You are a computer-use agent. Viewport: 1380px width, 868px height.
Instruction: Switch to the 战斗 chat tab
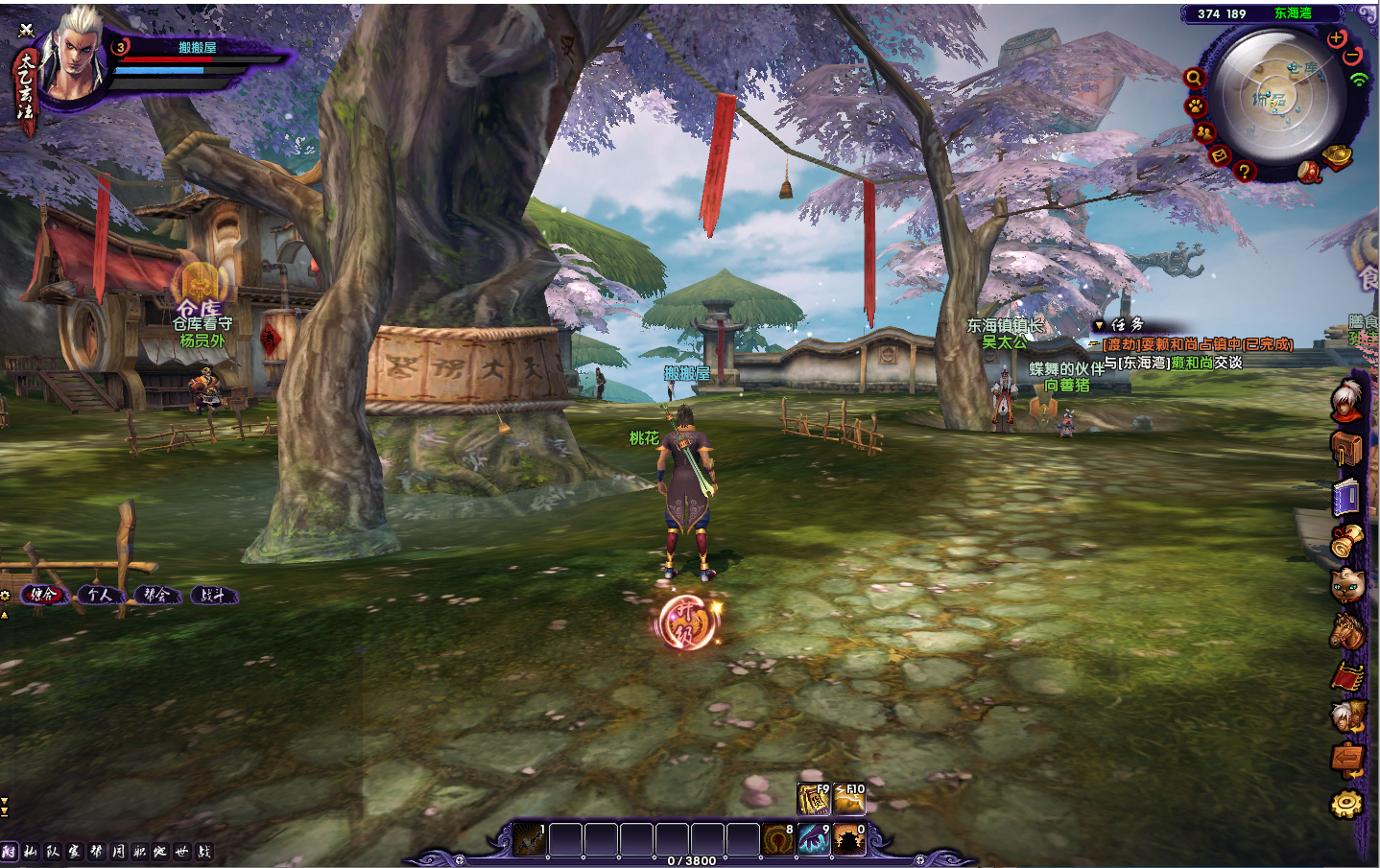pyautogui.click(x=213, y=596)
